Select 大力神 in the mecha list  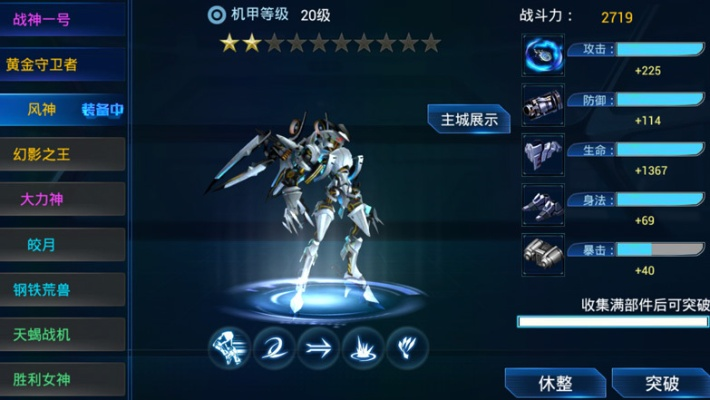pyautogui.click(x=62, y=199)
